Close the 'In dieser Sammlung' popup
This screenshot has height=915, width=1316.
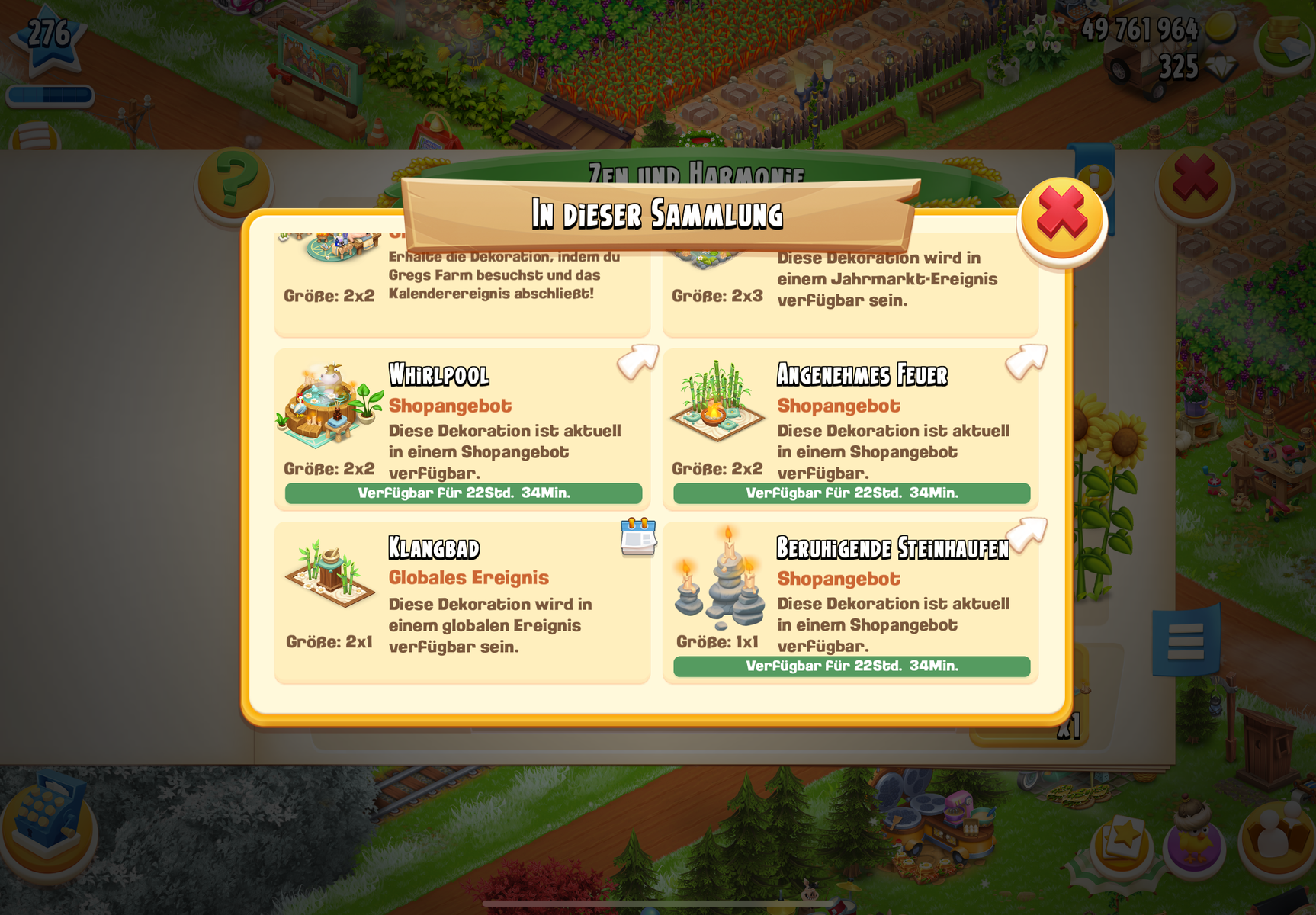point(1061,220)
